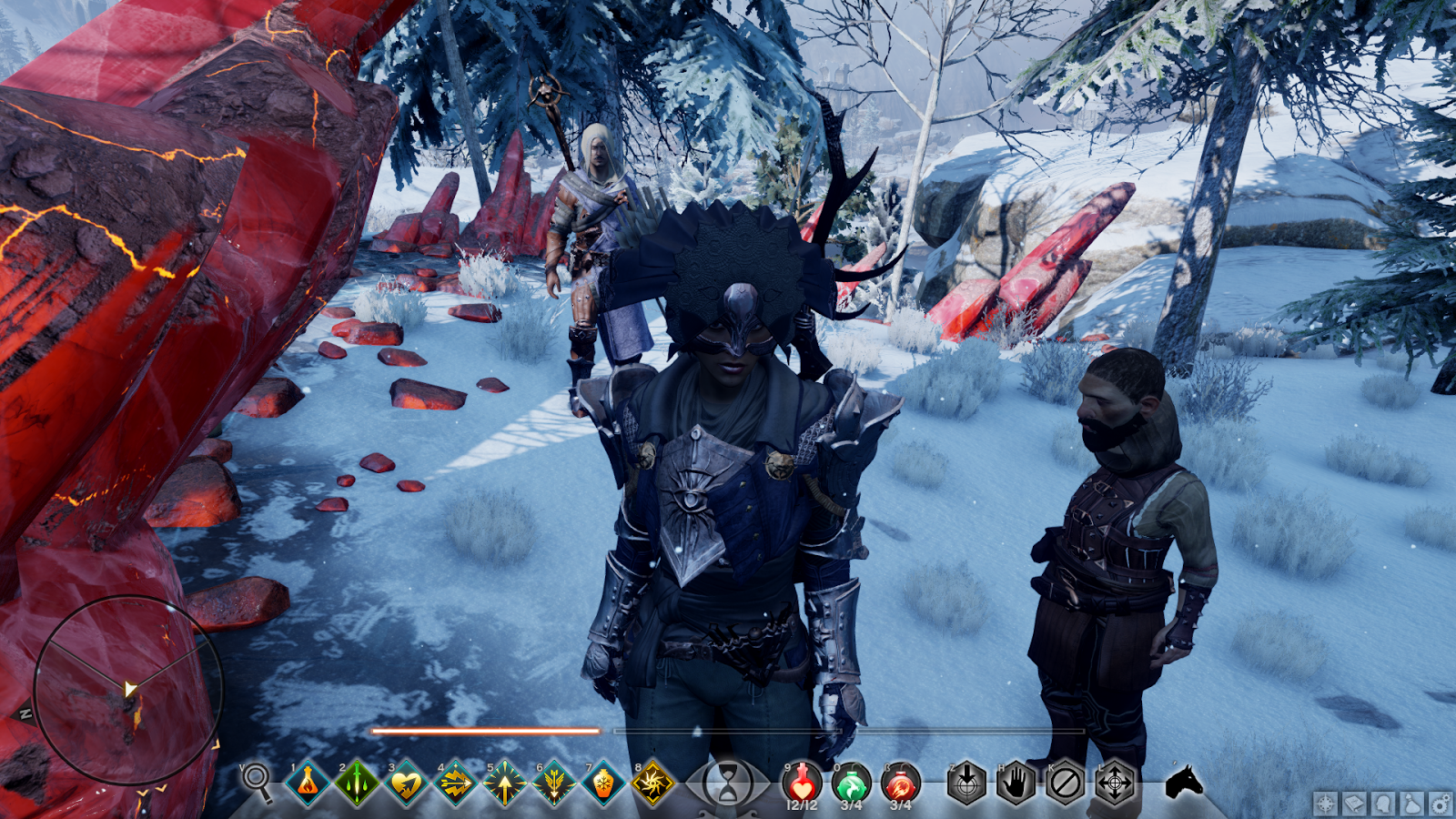Use the fire flask ability
The image size is (1456, 819).
[x=308, y=783]
